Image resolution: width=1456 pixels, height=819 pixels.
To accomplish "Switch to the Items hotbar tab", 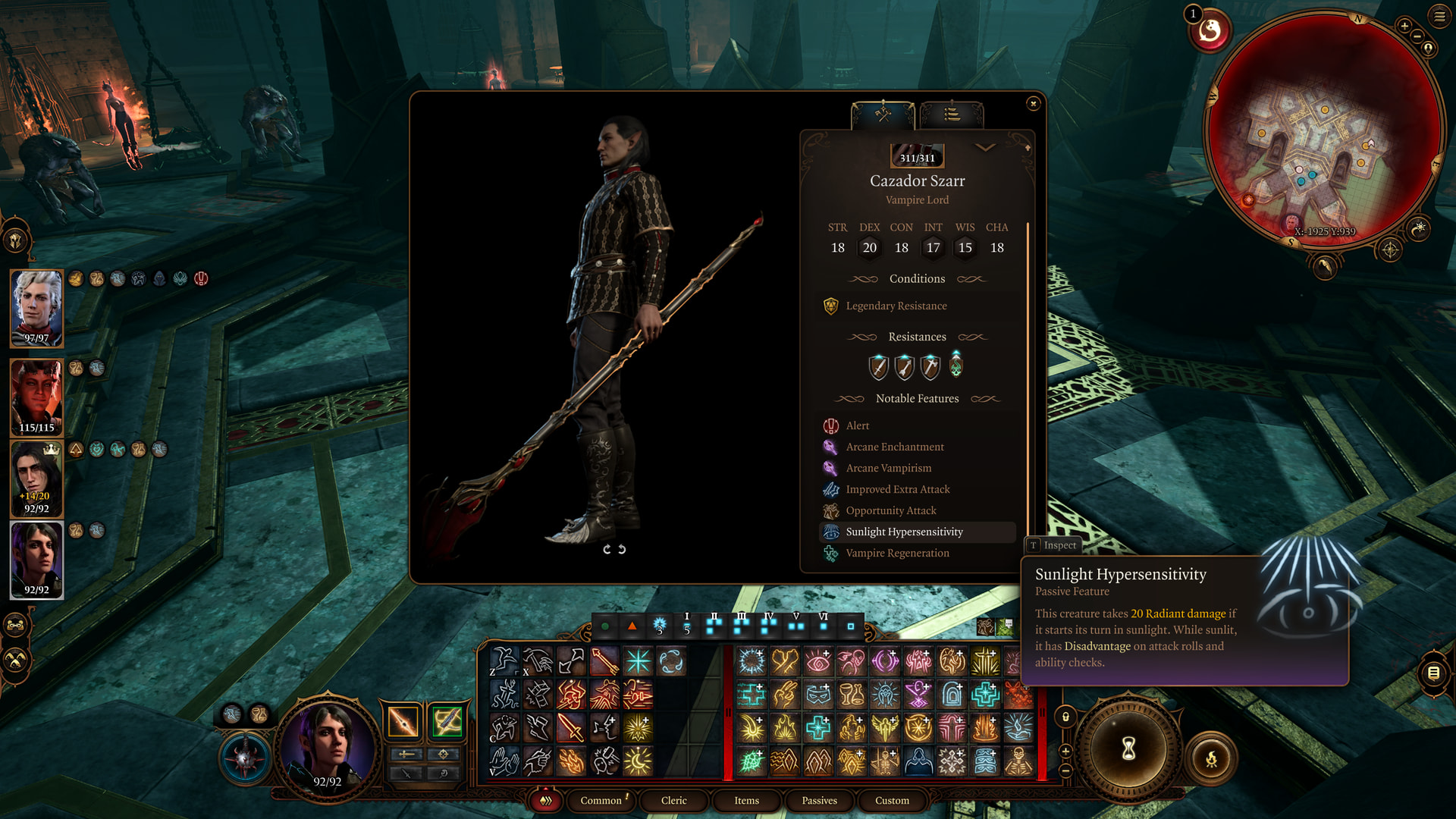I will tap(746, 801).
